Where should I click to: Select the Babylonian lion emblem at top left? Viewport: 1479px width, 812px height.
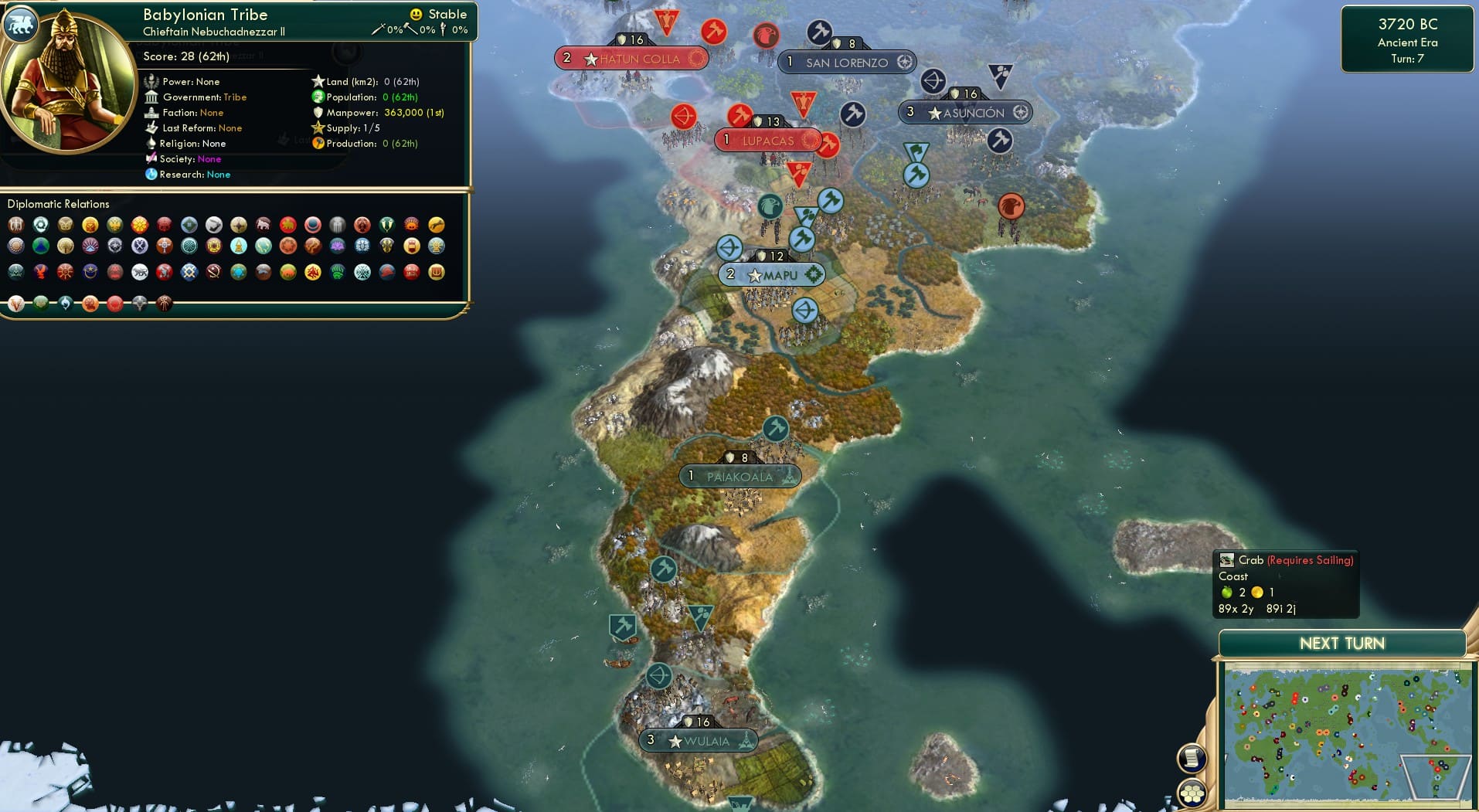coord(21,24)
